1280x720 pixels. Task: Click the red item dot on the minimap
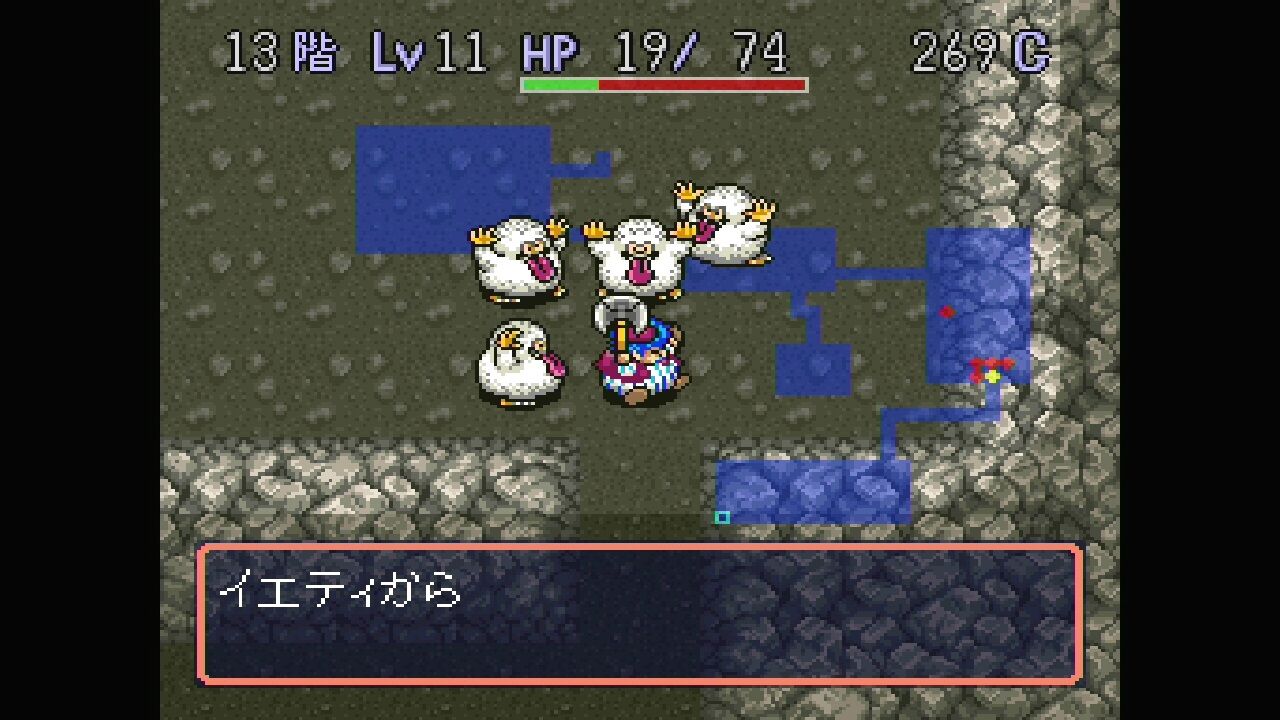coord(945,312)
